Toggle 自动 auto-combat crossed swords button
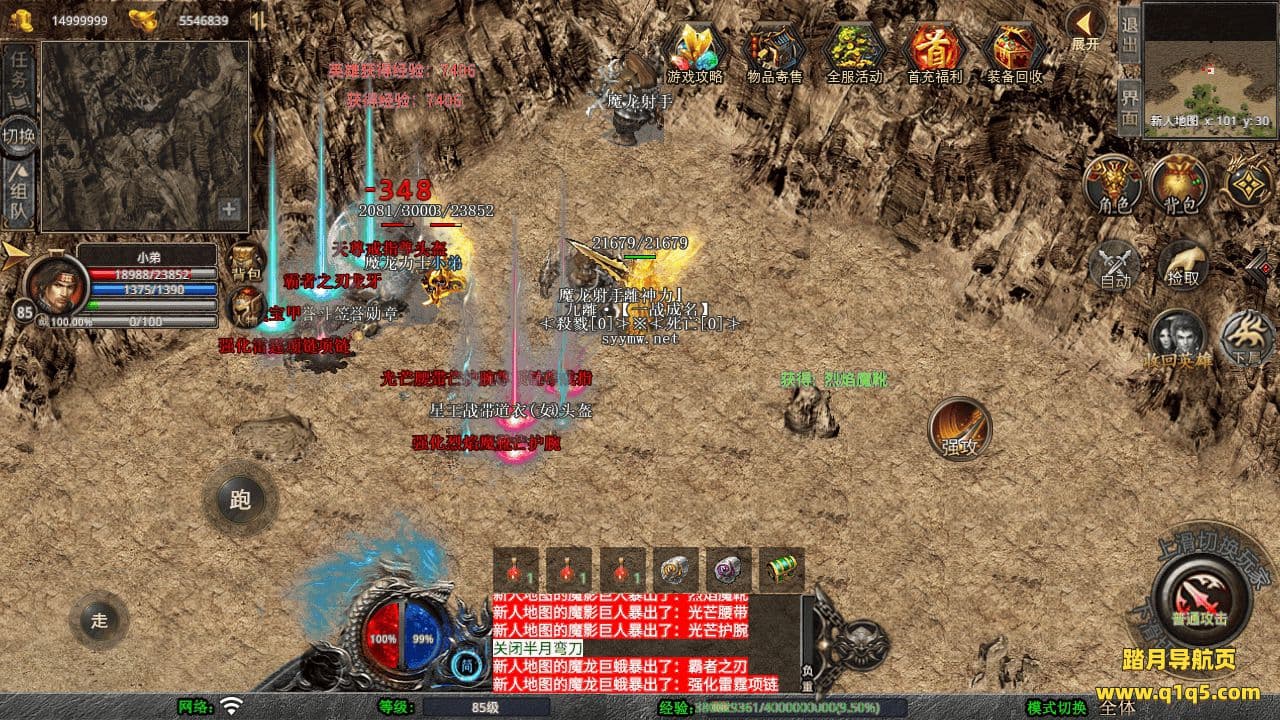1280x720 pixels. pyautogui.click(x=1115, y=265)
